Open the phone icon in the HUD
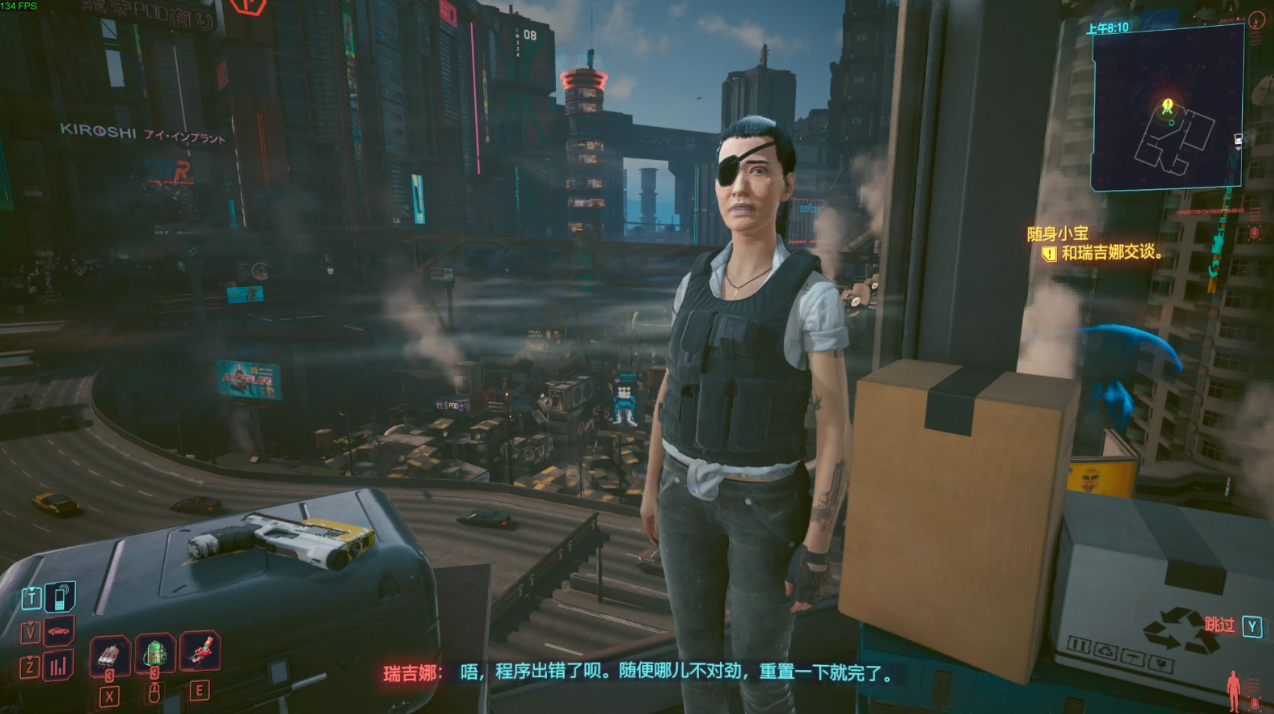Viewport: 1274px width, 714px height. (59, 598)
